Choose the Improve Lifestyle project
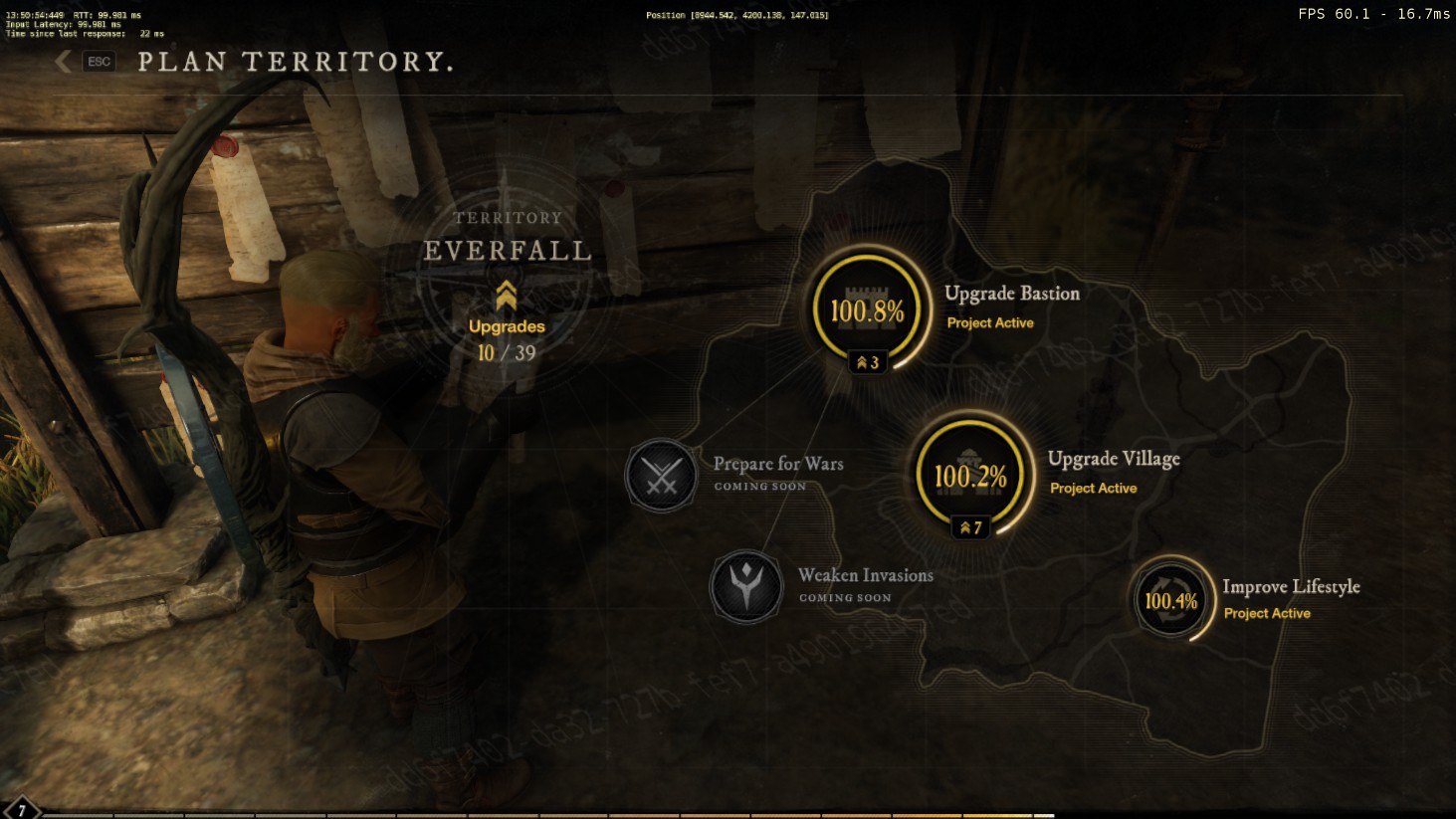The image size is (1456, 819). pyautogui.click(x=1171, y=600)
